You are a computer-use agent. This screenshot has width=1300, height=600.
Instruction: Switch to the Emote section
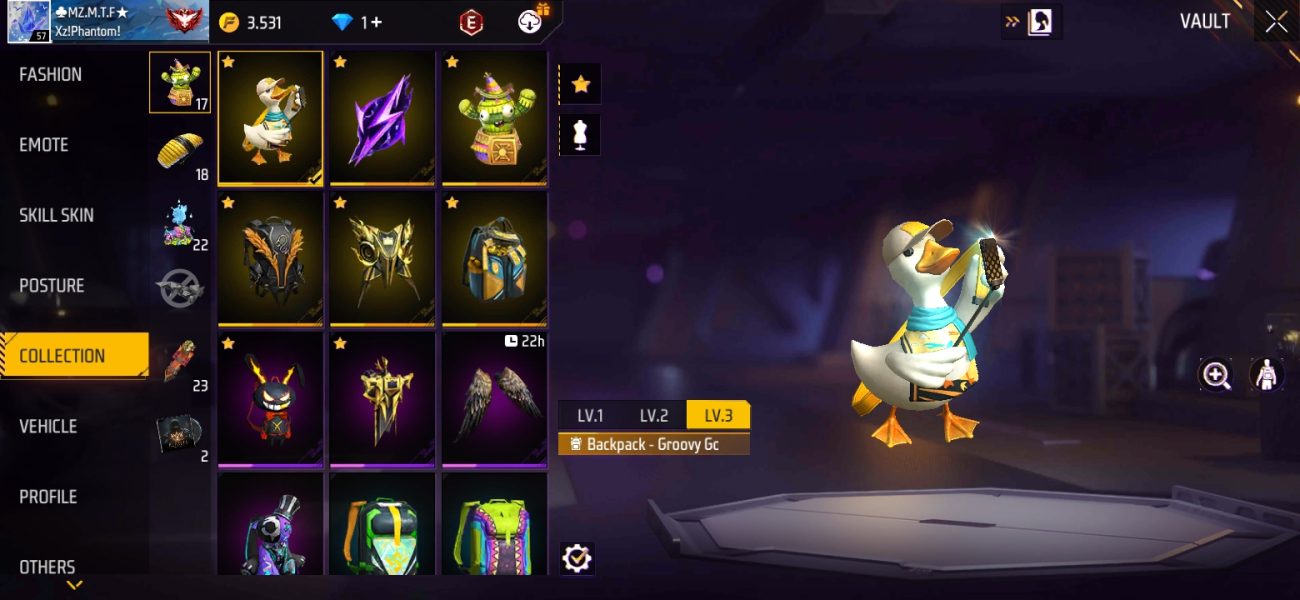point(44,145)
